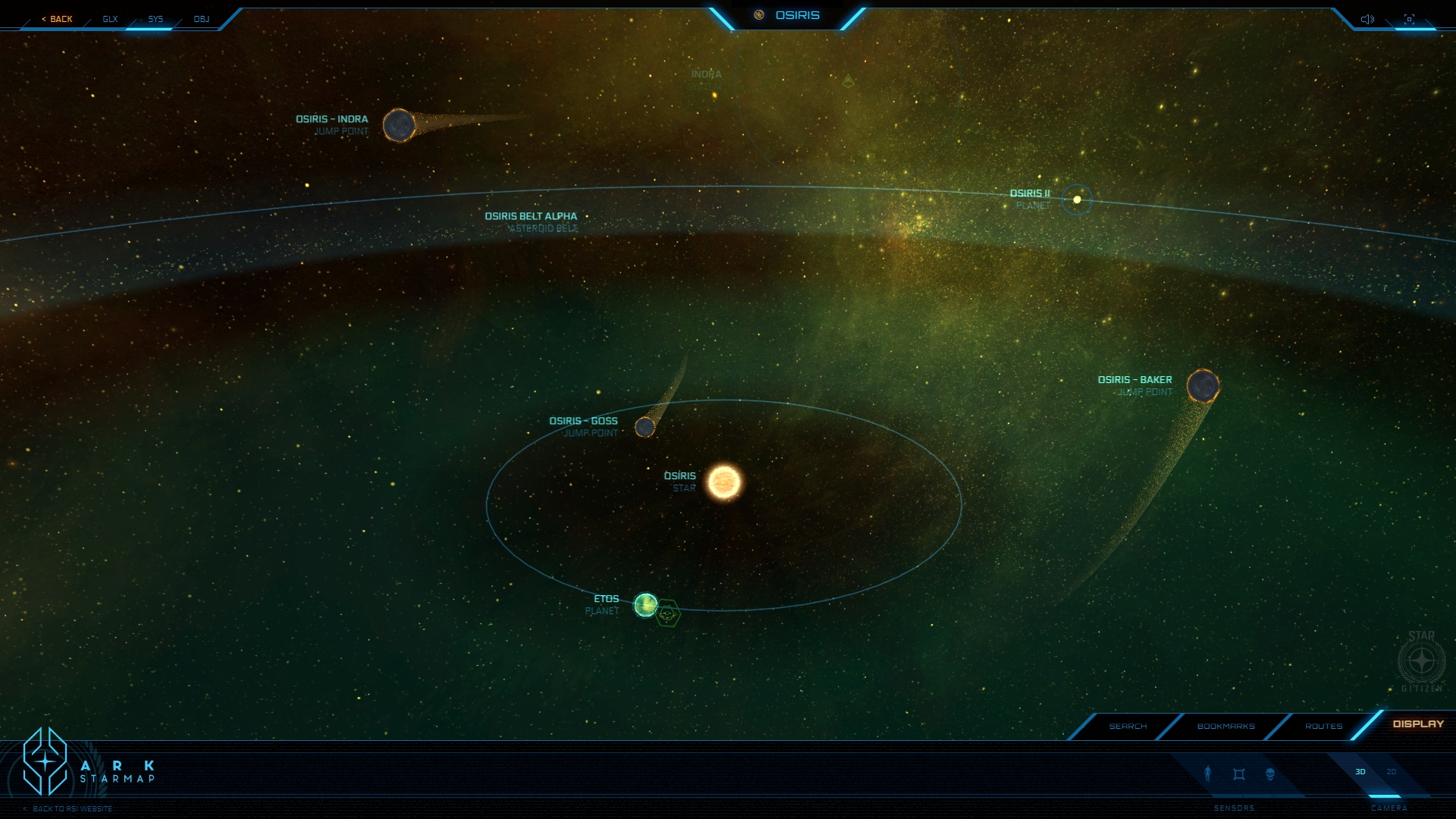This screenshot has width=1456, height=819.
Task: Toggle the human figure population sensor
Action: point(1208,773)
